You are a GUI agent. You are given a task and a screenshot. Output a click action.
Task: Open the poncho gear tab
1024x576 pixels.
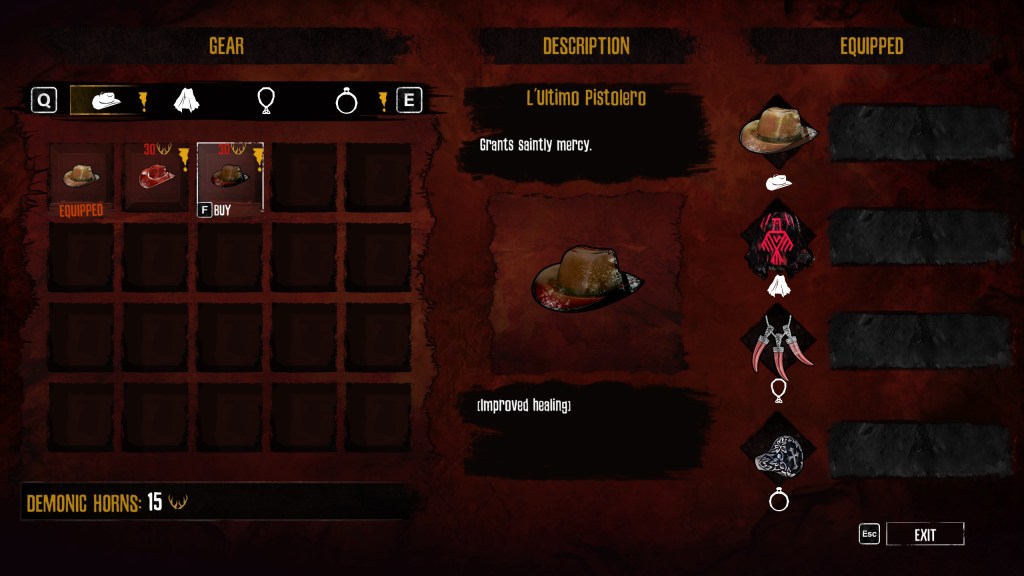pyautogui.click(x=186, y=100)
